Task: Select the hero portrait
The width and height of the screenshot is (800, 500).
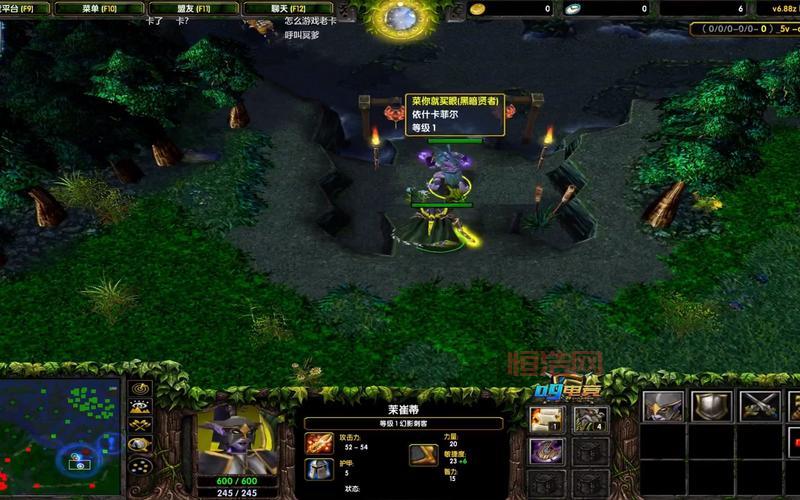Action: pyautogui.click(x=237, y=440)
